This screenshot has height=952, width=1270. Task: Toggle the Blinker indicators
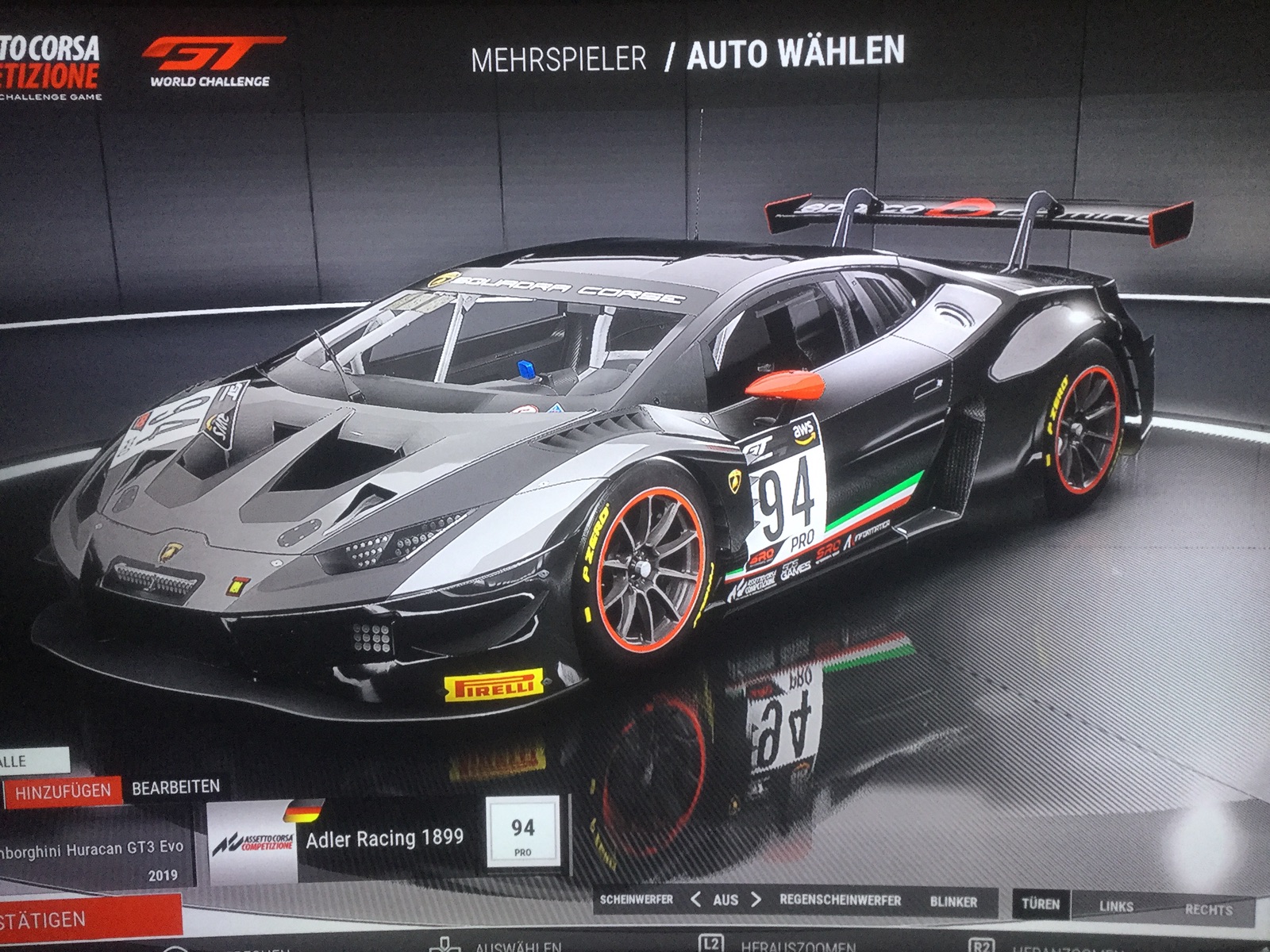(953, 902)
